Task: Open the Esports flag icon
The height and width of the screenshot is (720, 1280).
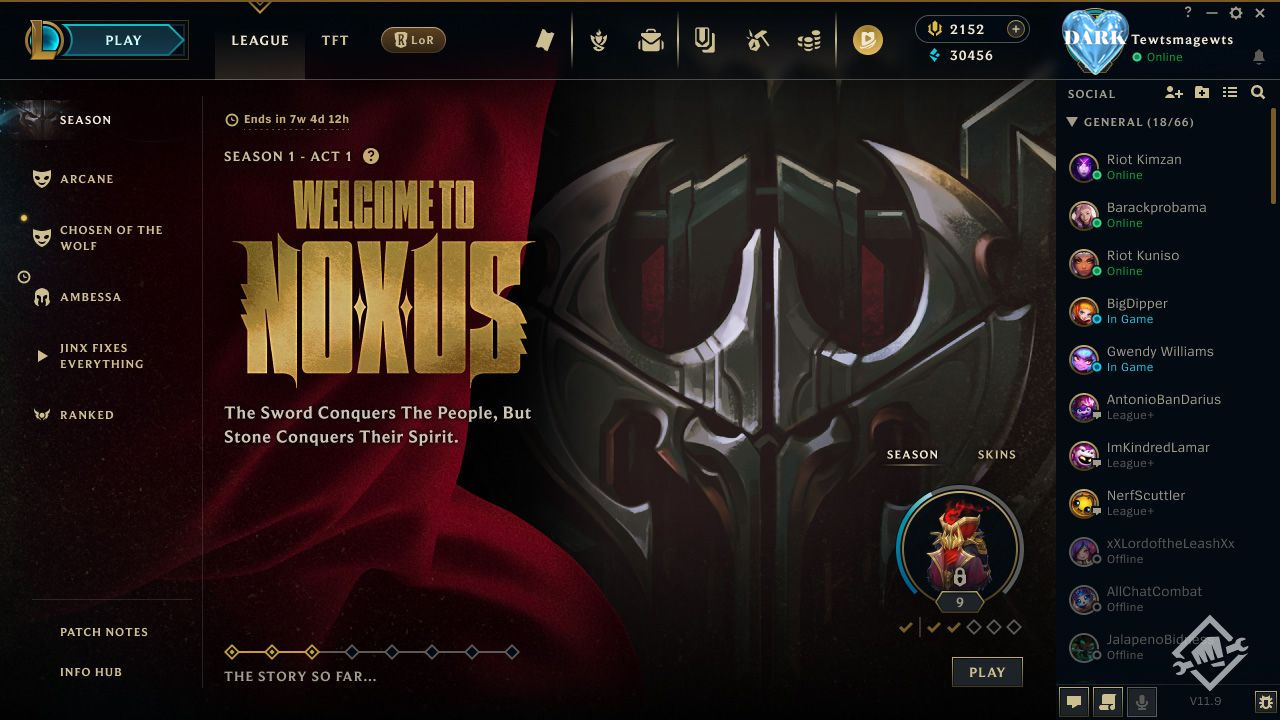Action: (x=545, y=40)
